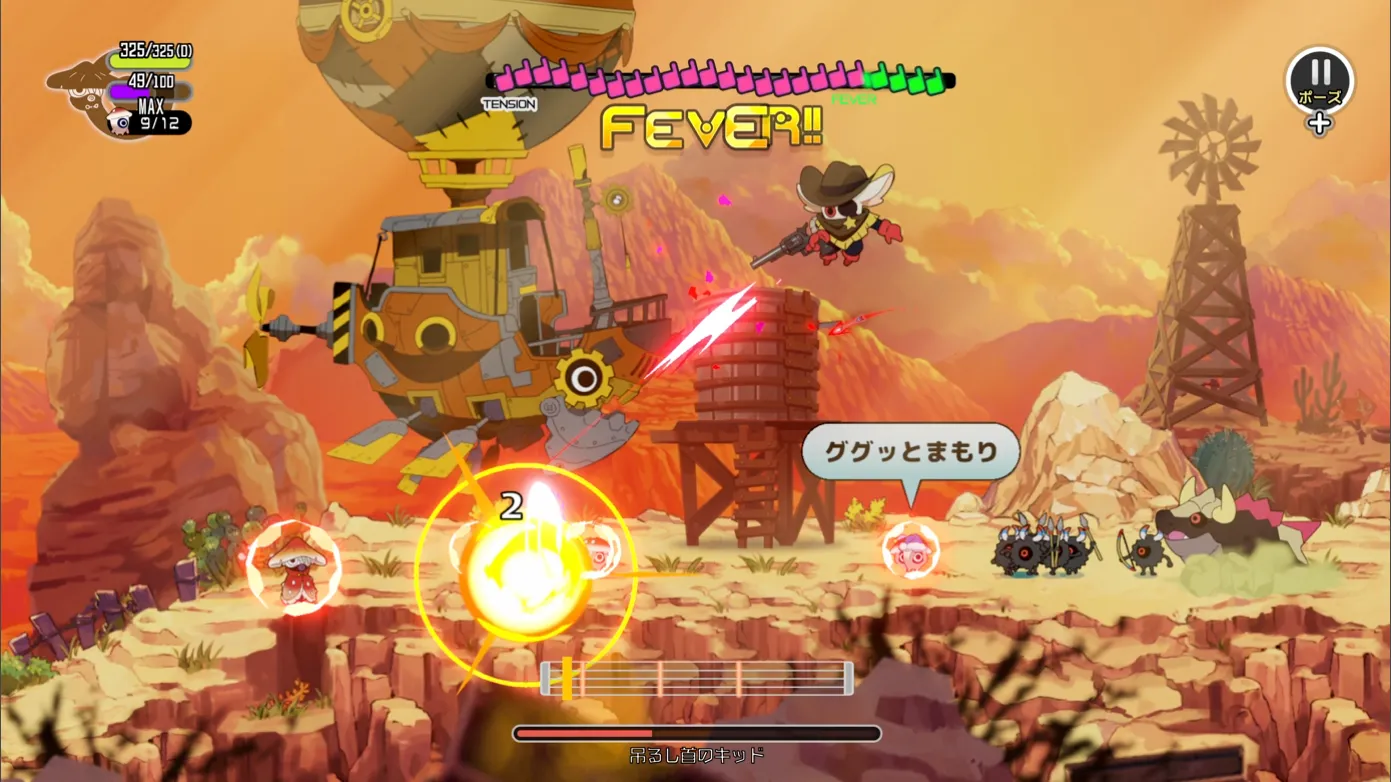Pause the game with the ポーズ button
This screenshot has width=1391, height=782.
pos(1319,80)
